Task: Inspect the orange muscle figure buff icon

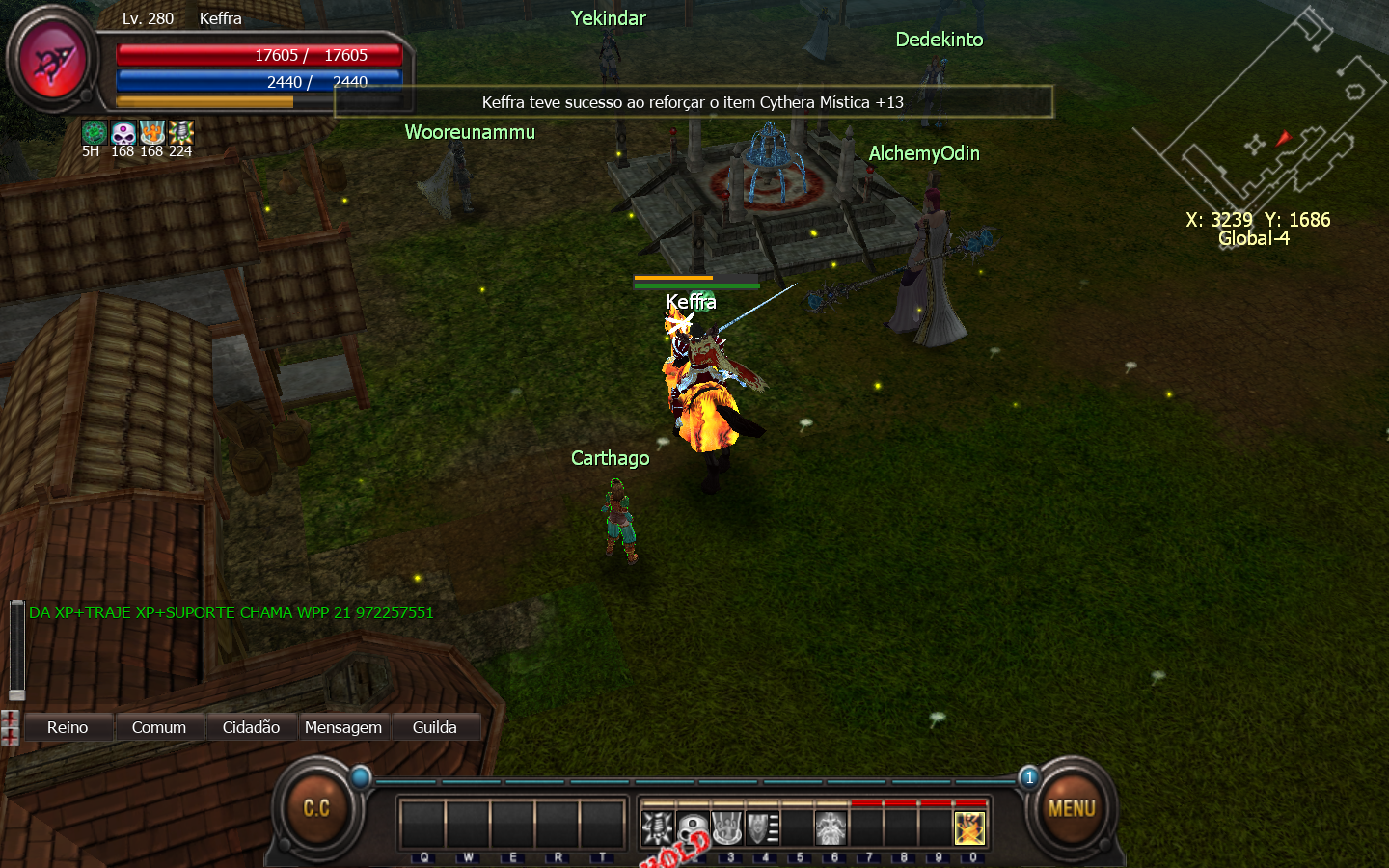Action: 151,132
